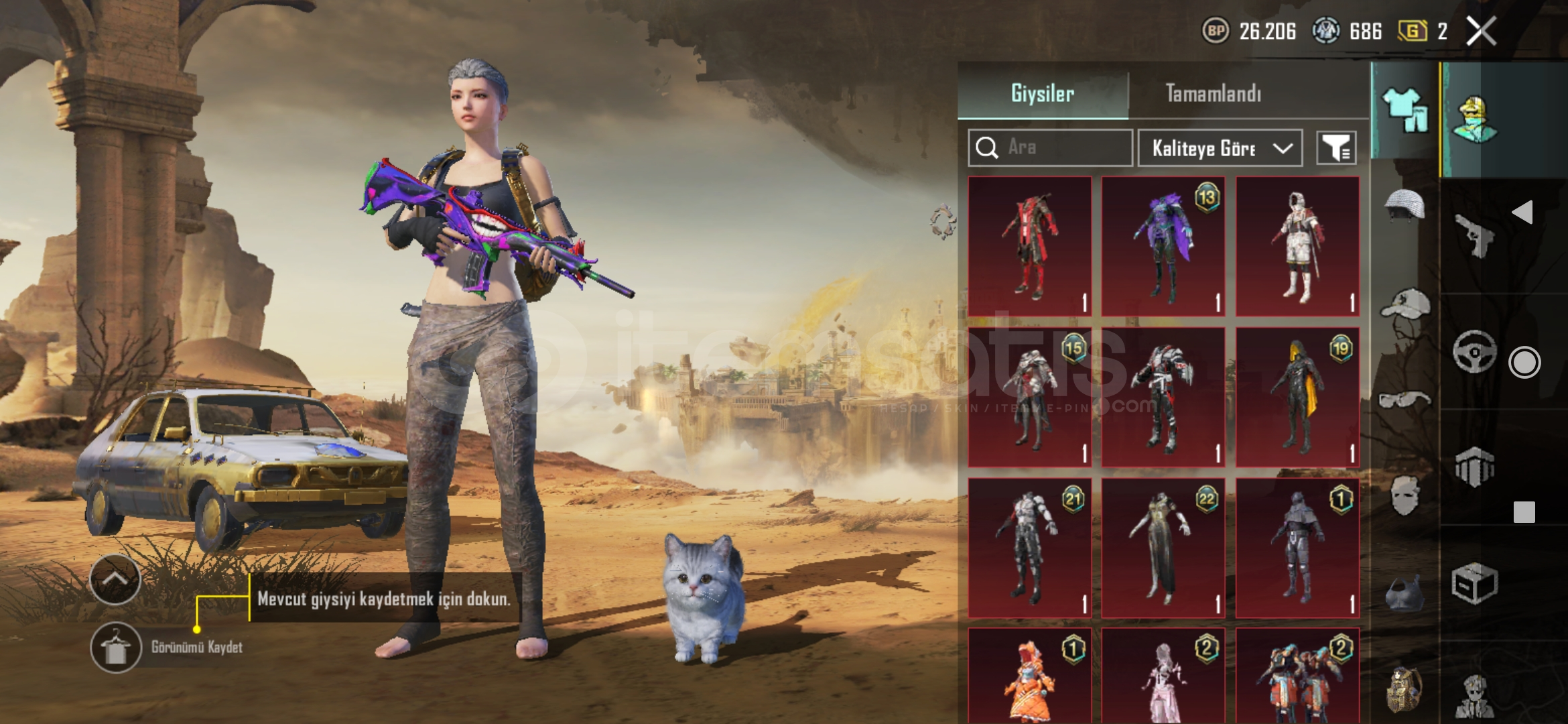Close the inventory with the X button
1568x724 pixels.
pos(1481,31)
